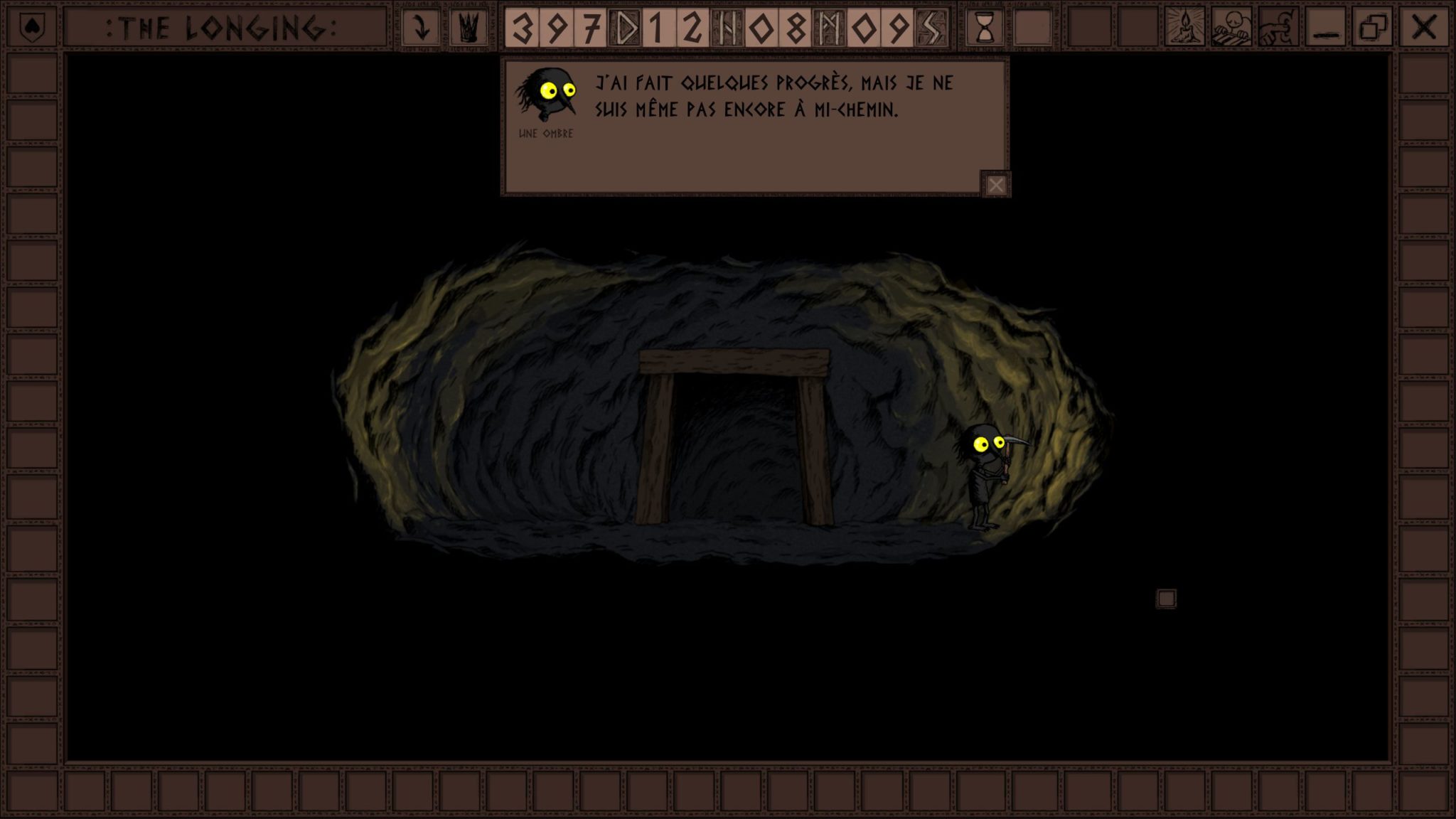
Task: Open the character reading icon
Action: [1232, 28]
